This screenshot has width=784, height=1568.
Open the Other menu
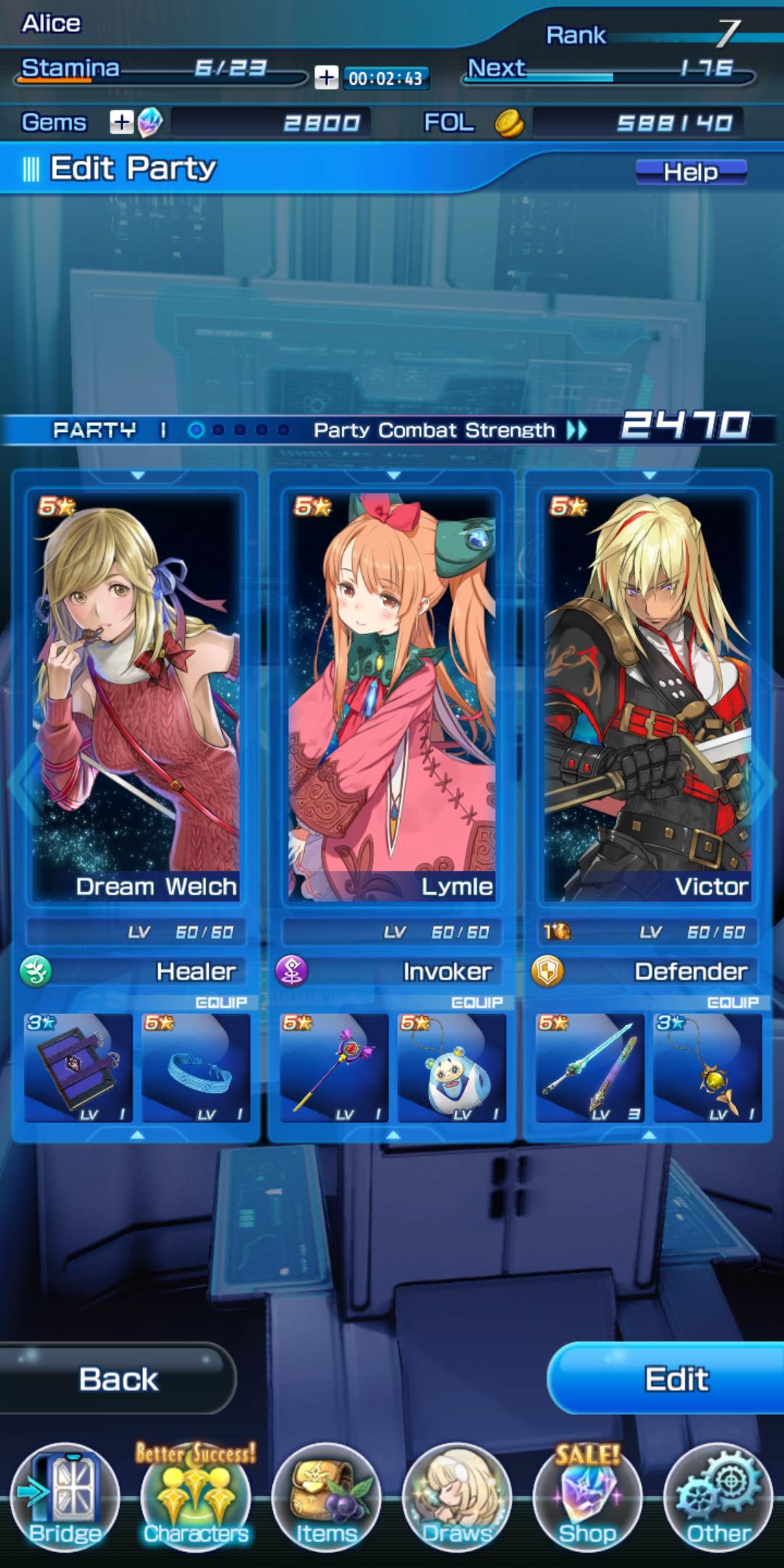tap(719, 1498)
